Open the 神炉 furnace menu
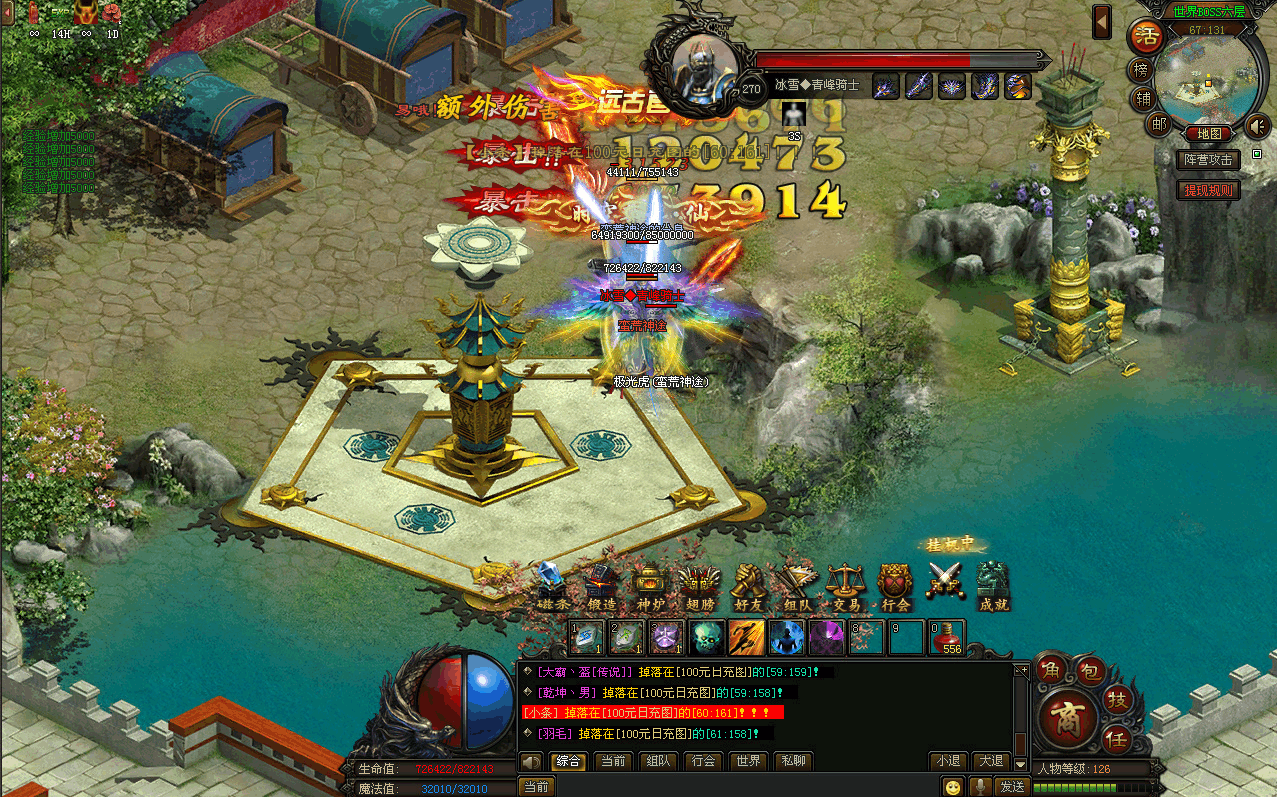Viewport: 1277px width, 797px height. (650, 586)
